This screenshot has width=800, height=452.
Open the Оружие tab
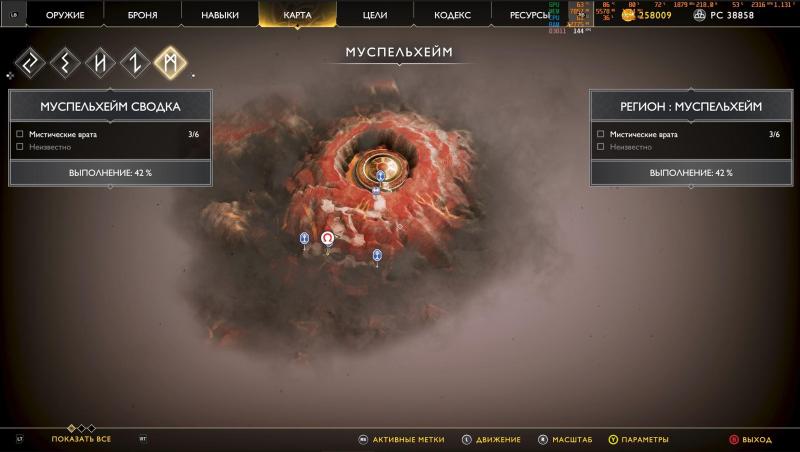(x=65, y=15)
